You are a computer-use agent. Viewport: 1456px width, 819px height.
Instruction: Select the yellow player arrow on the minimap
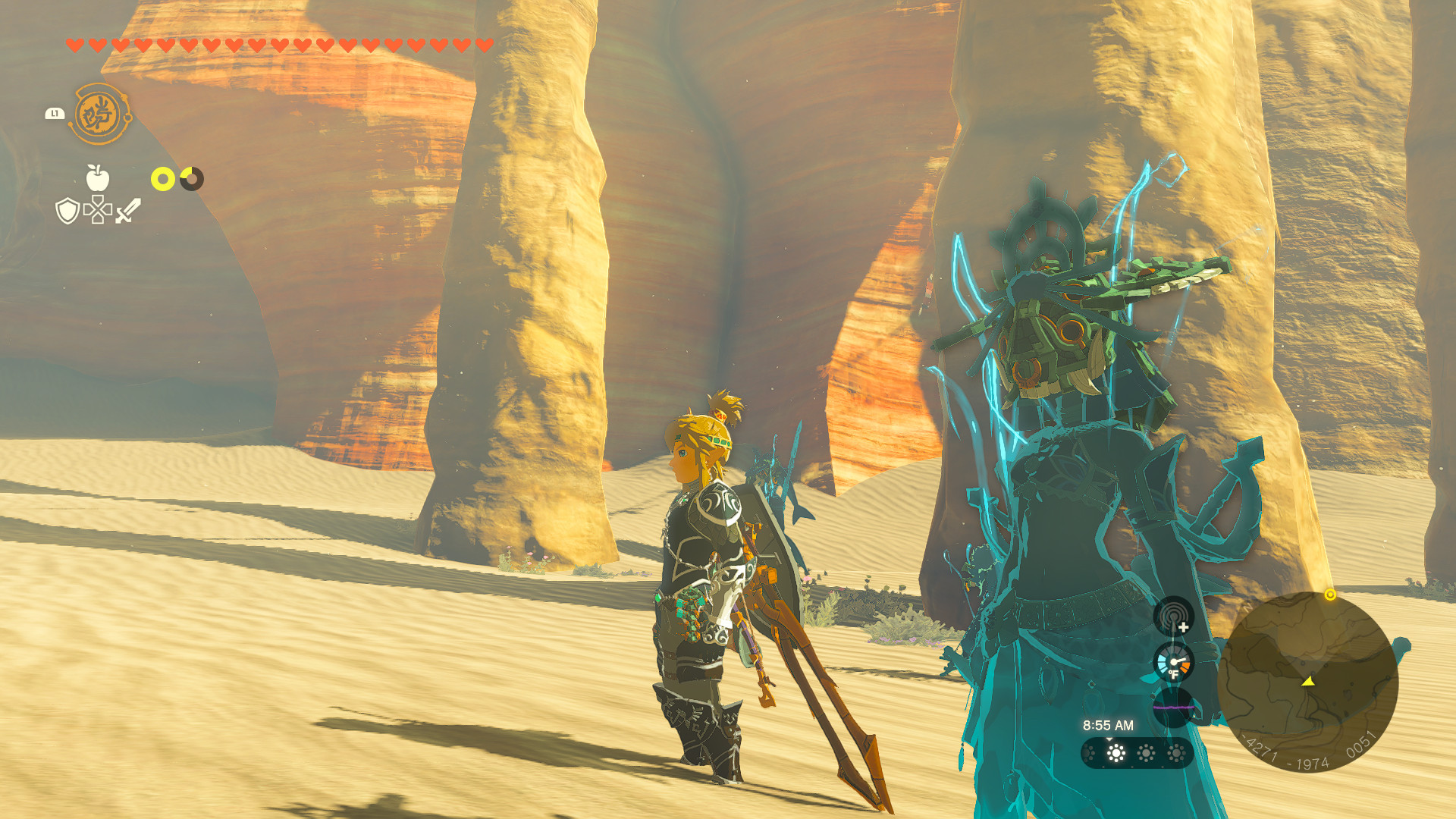coord(1308,682)
